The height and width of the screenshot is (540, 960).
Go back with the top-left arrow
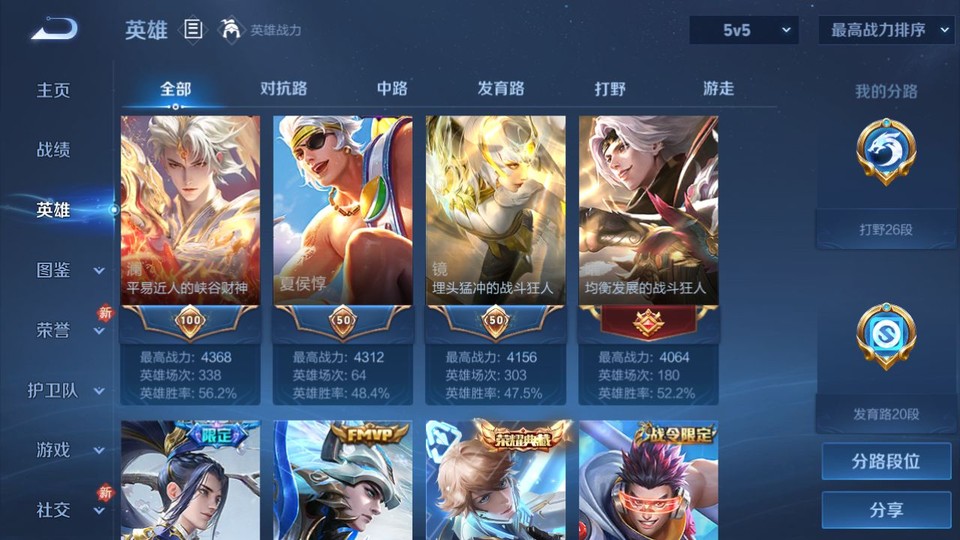53,30
